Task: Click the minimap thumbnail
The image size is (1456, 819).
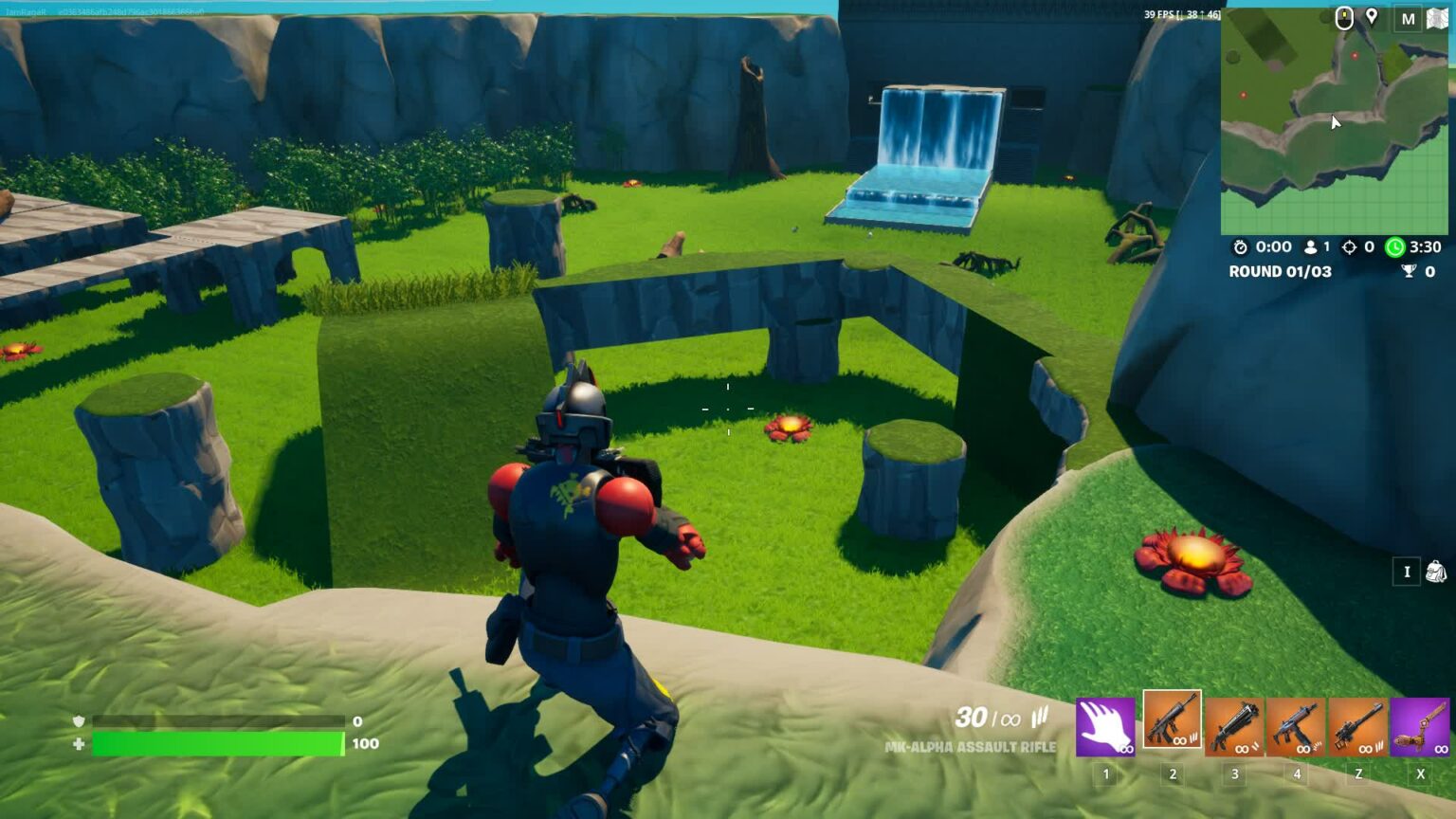Action: click(x=1337, y=118)
